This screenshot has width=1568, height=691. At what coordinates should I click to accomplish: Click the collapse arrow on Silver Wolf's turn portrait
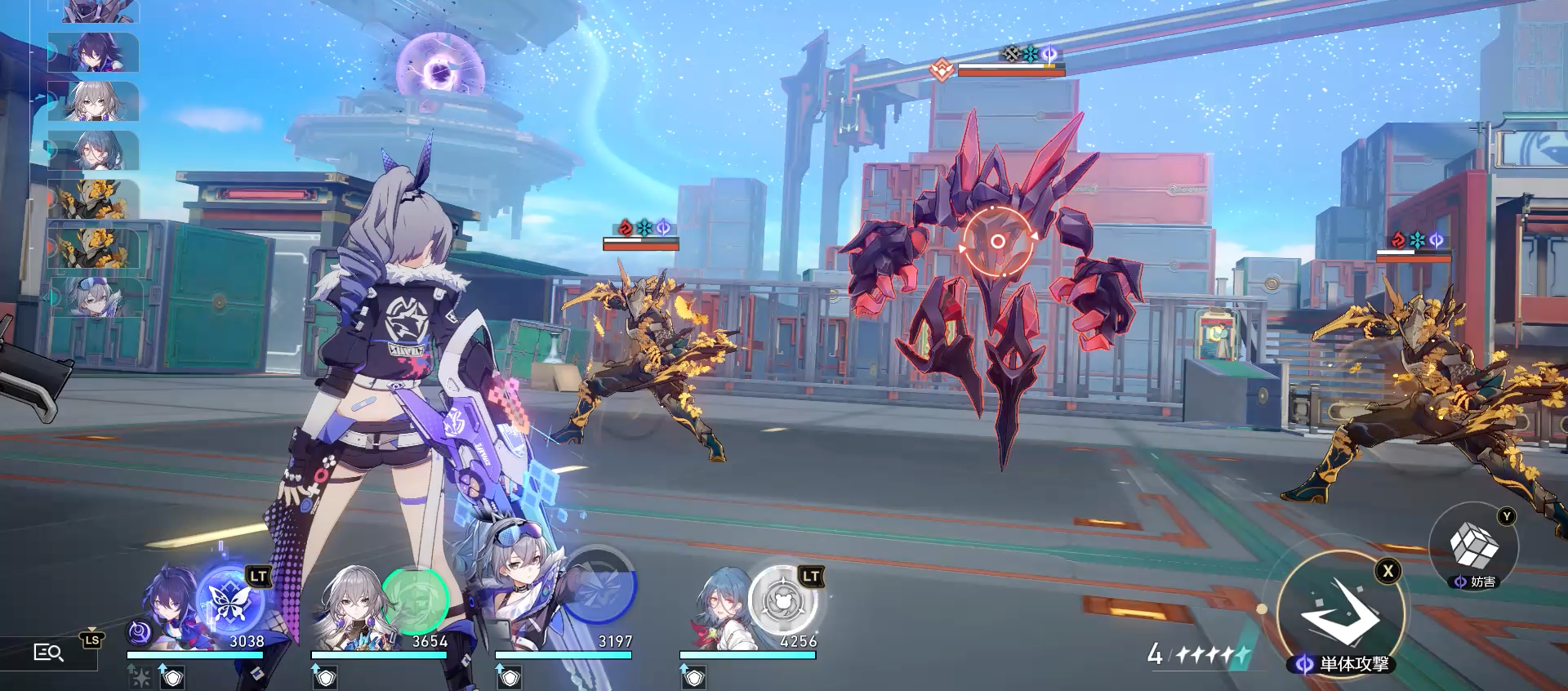[x=46, y=296]
